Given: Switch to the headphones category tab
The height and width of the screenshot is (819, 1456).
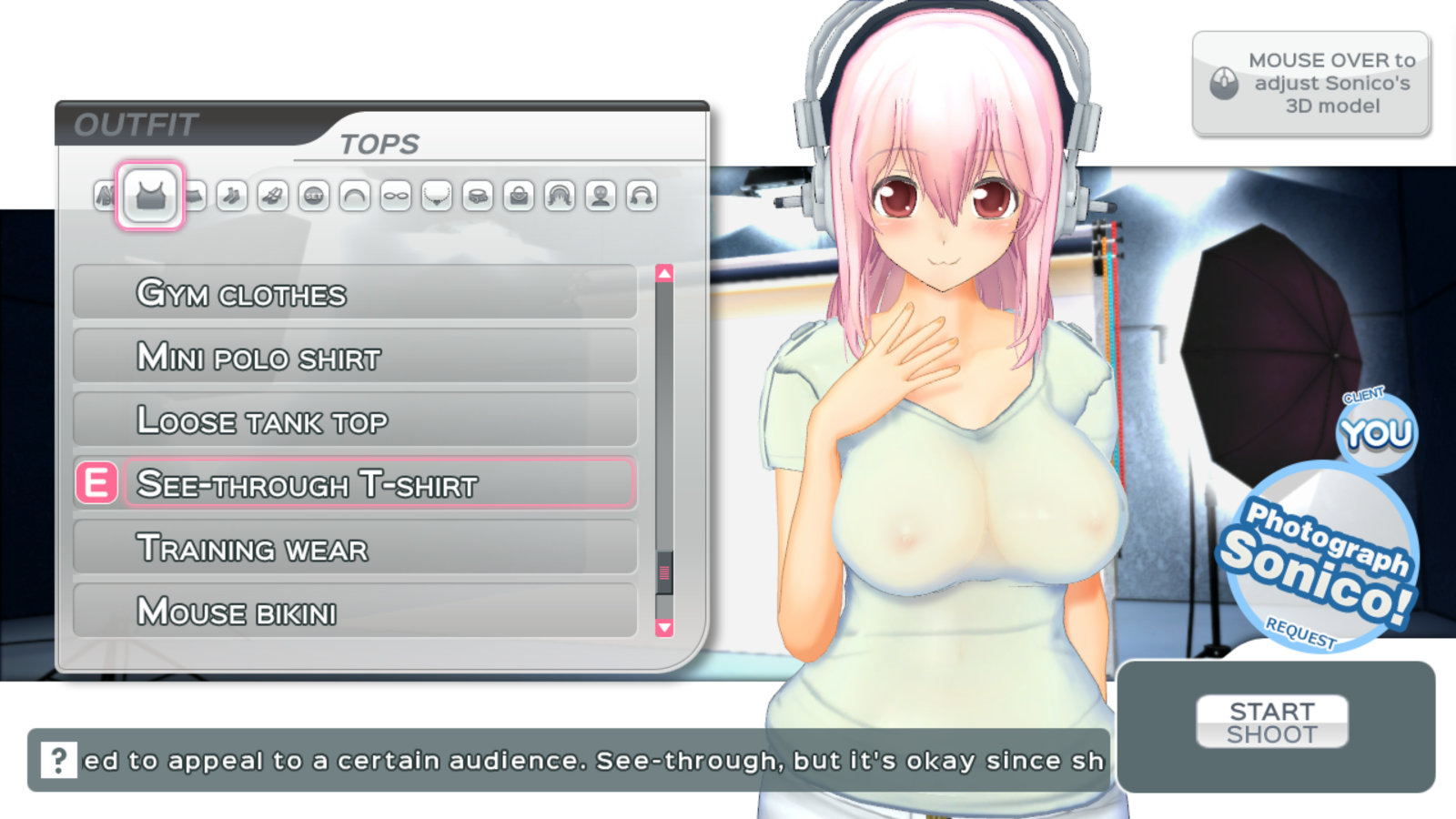Looking at the screenshot, I should (642, 196).
